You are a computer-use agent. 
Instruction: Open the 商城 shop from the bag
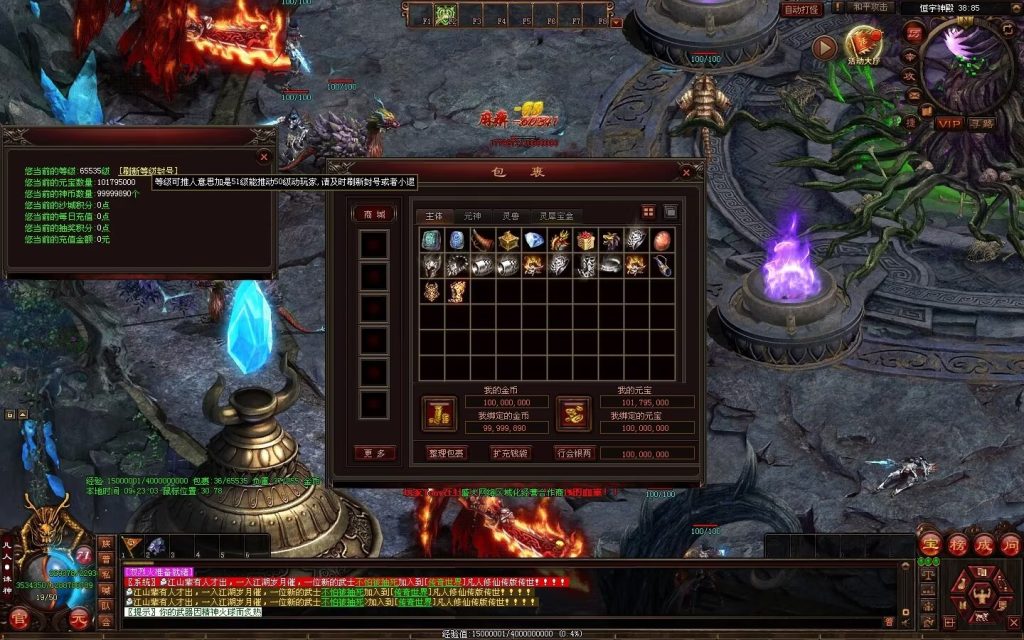374,213
